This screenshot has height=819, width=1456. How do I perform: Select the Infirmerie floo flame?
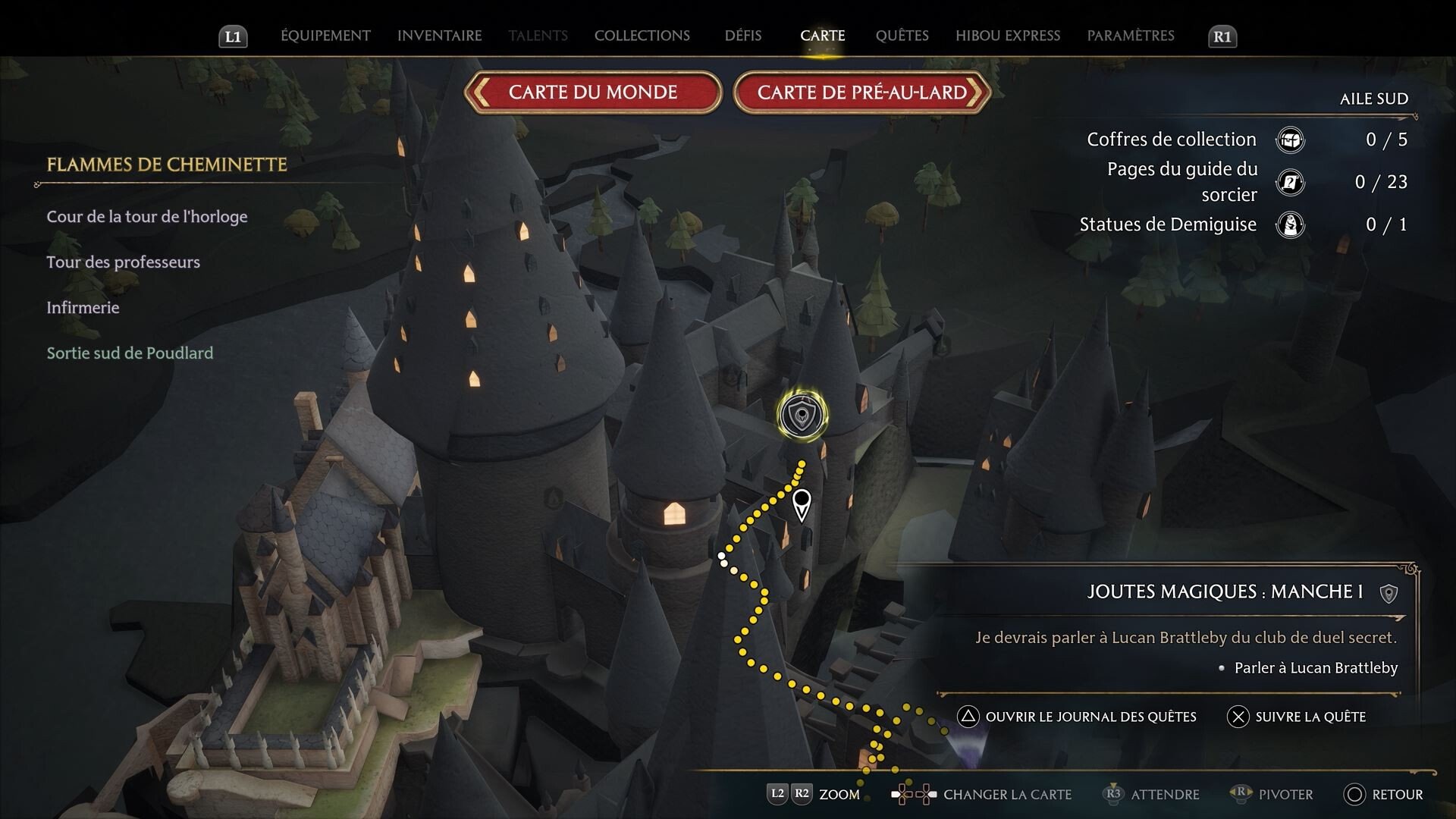[x=83, y=308]
